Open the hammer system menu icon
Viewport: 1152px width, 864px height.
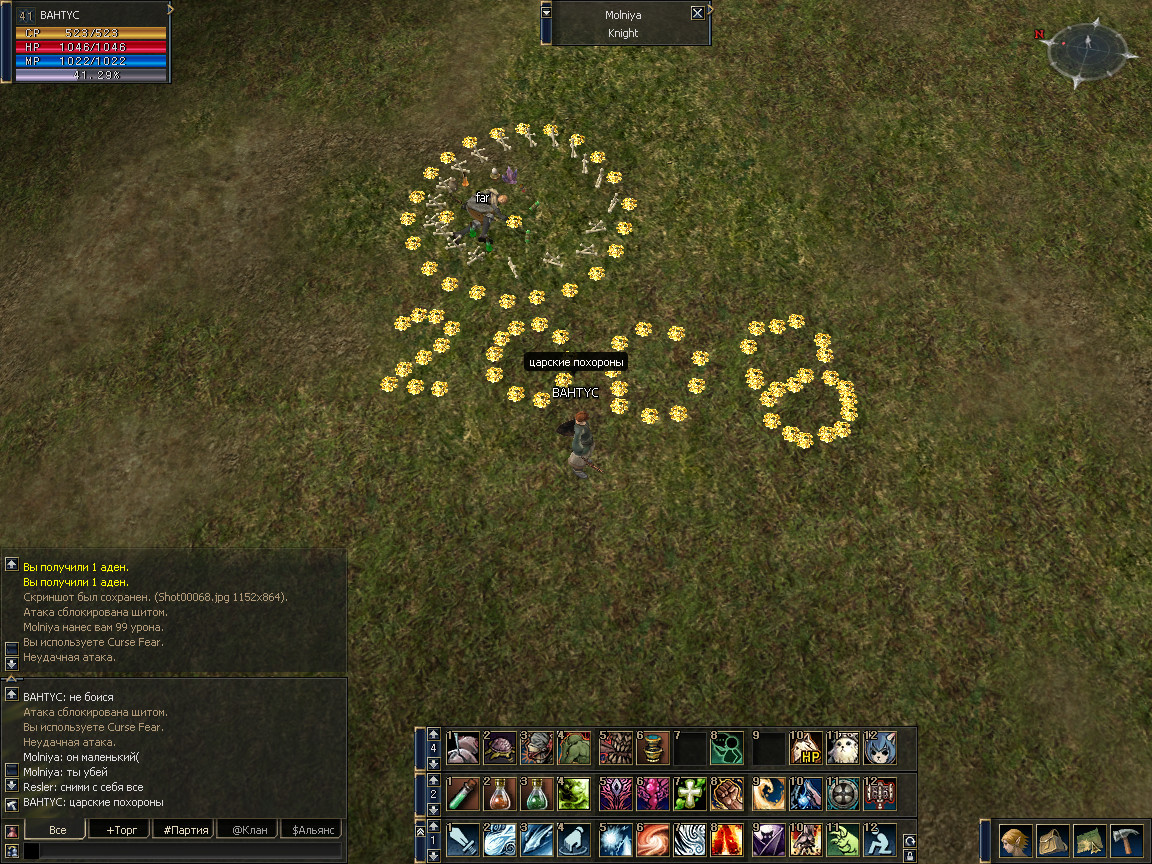[x=1126, y=840]
